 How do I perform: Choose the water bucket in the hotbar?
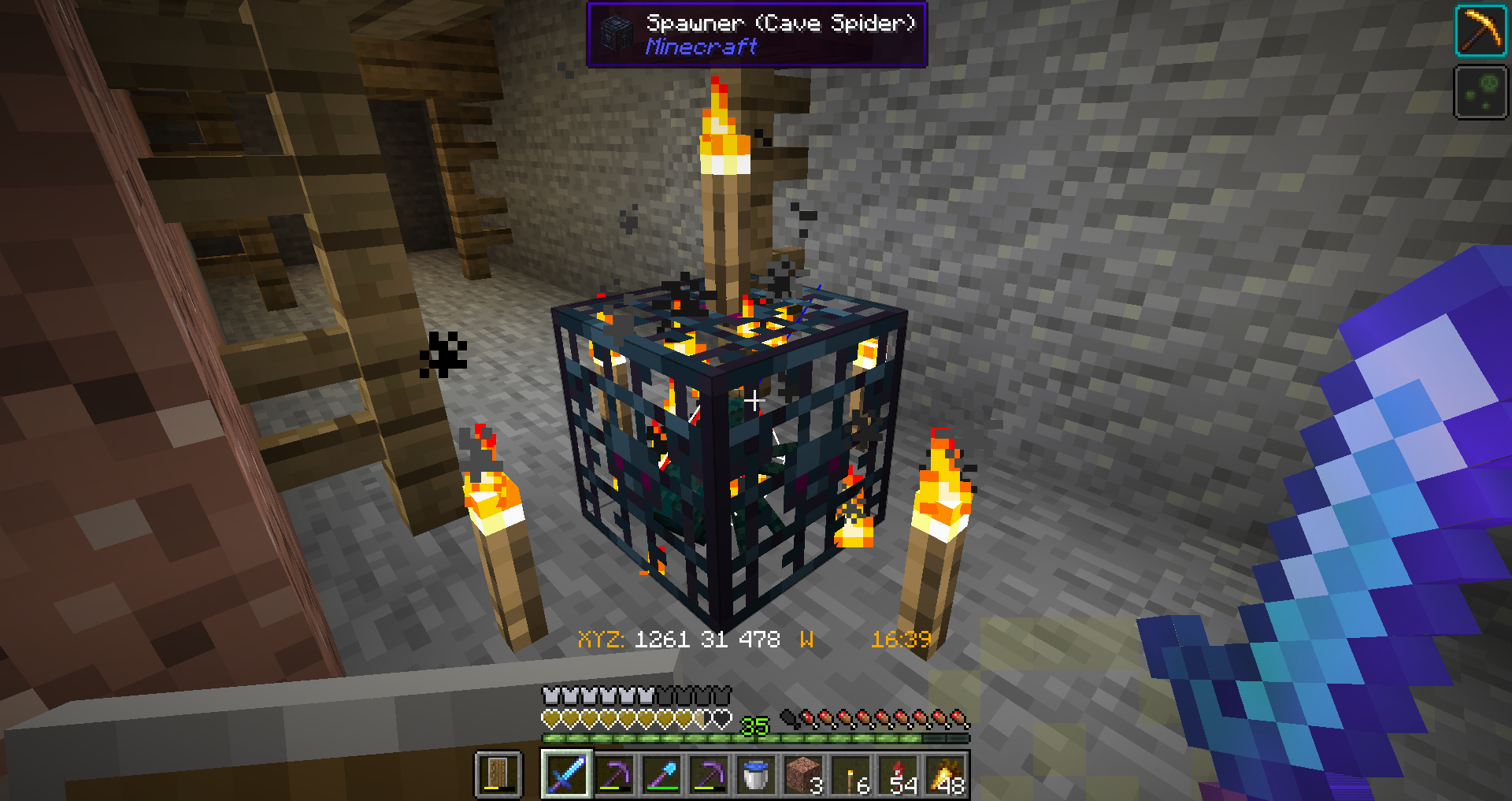755,774
